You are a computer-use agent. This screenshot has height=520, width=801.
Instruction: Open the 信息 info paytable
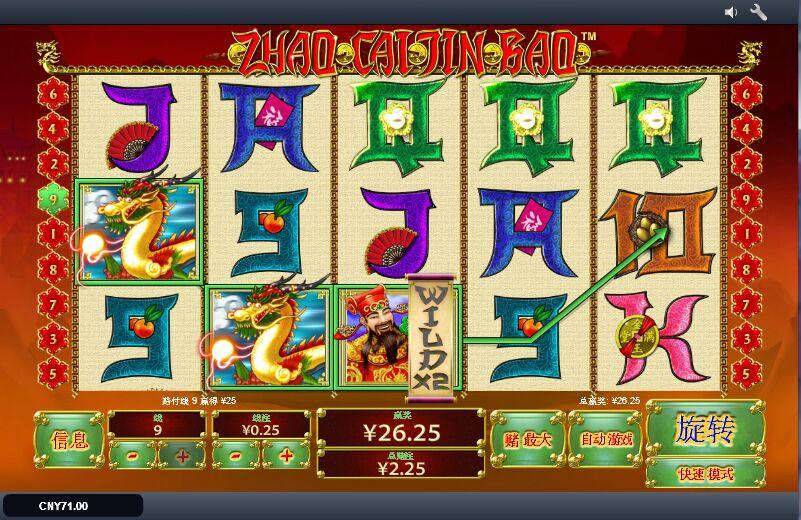pos(69,439)
